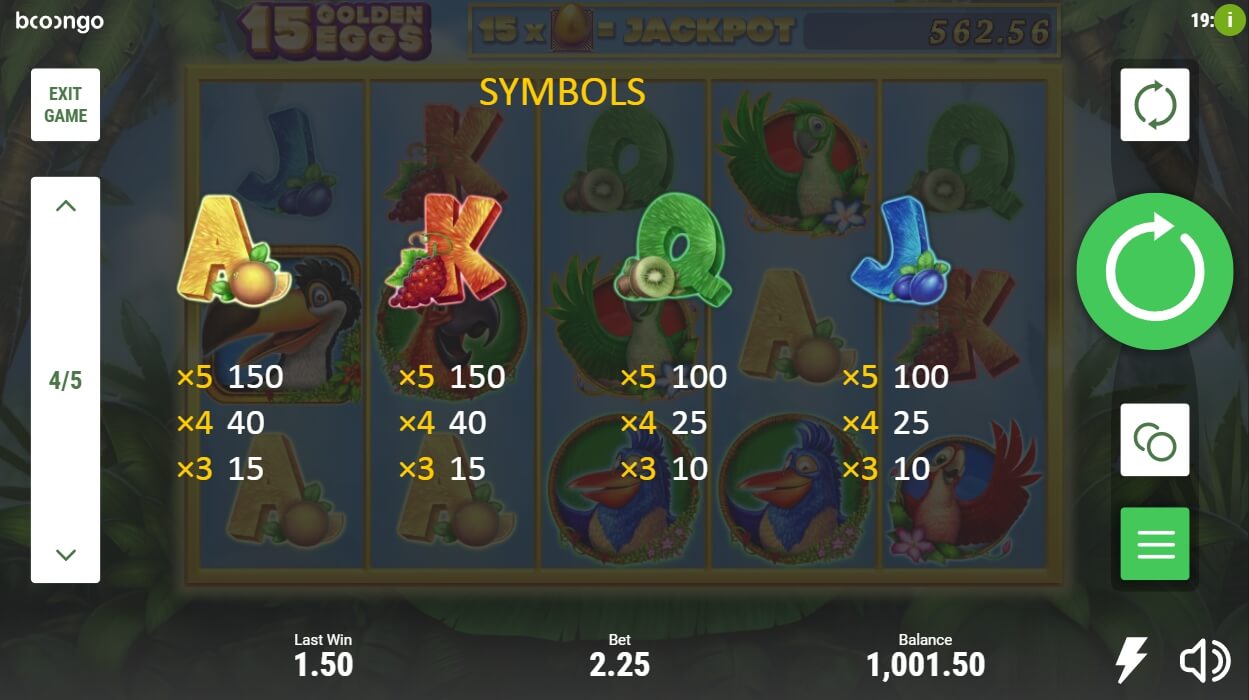
Task: Spin the reels with the green button
Action: click(1154, 271)
